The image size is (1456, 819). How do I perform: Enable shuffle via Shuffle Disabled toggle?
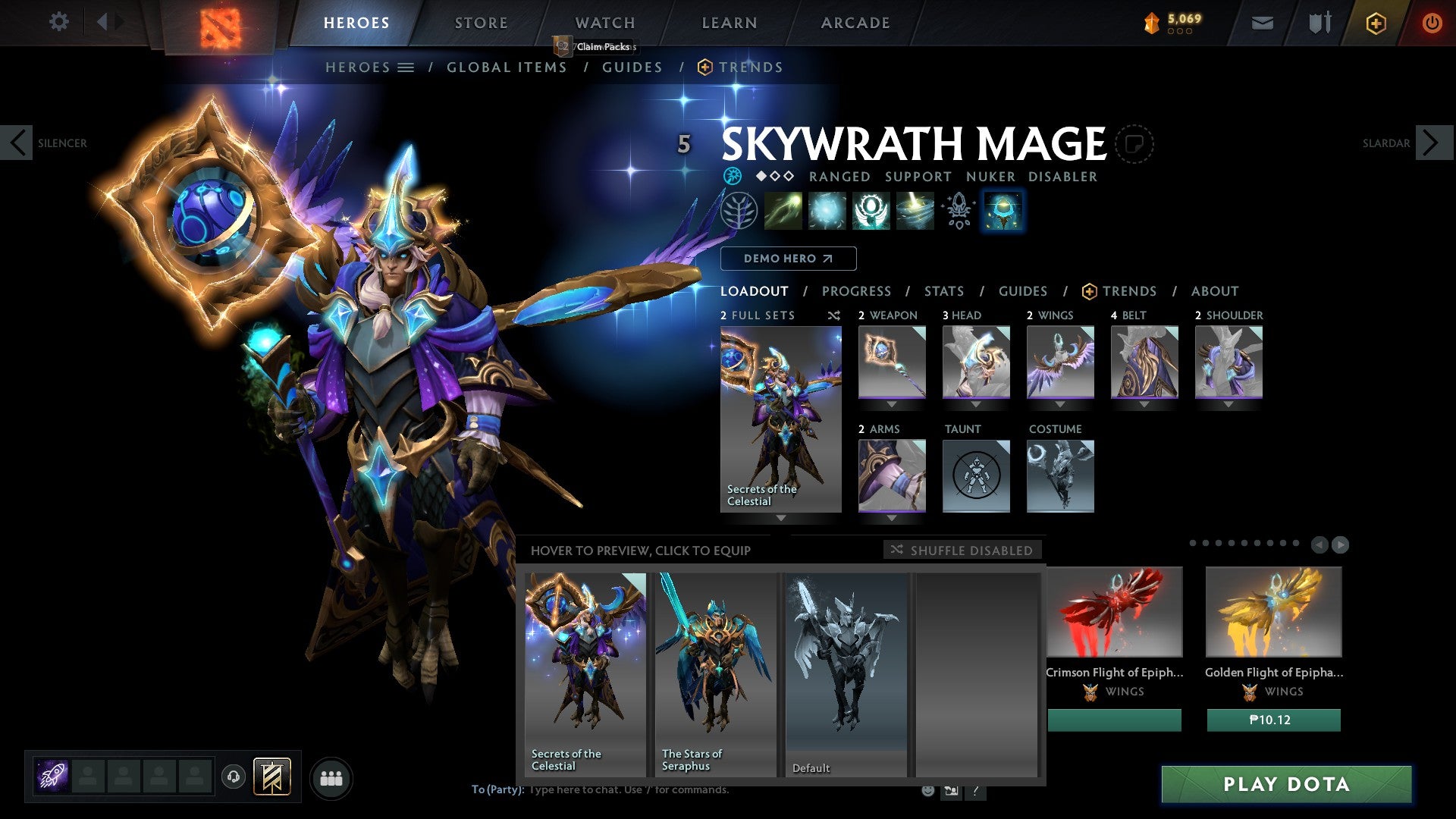[x=962, y=551]
